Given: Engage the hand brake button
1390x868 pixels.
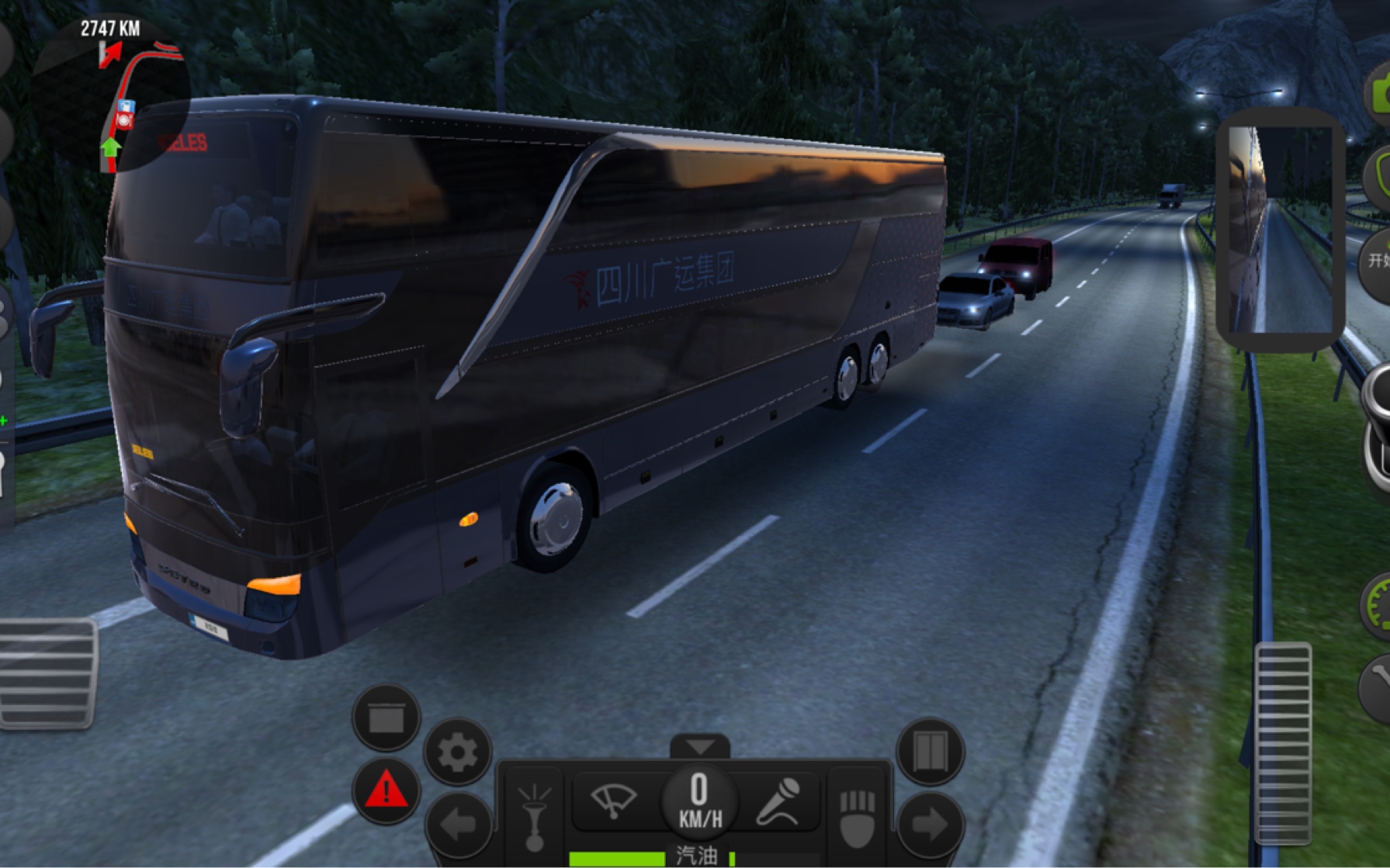Looking at the screenshot, I should click(x=858, y=816).
